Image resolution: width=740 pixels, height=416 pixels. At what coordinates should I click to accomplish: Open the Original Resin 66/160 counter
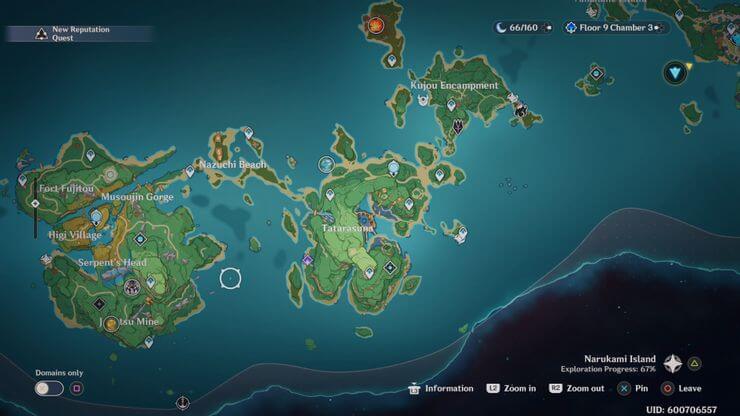[x=518, y=27]
